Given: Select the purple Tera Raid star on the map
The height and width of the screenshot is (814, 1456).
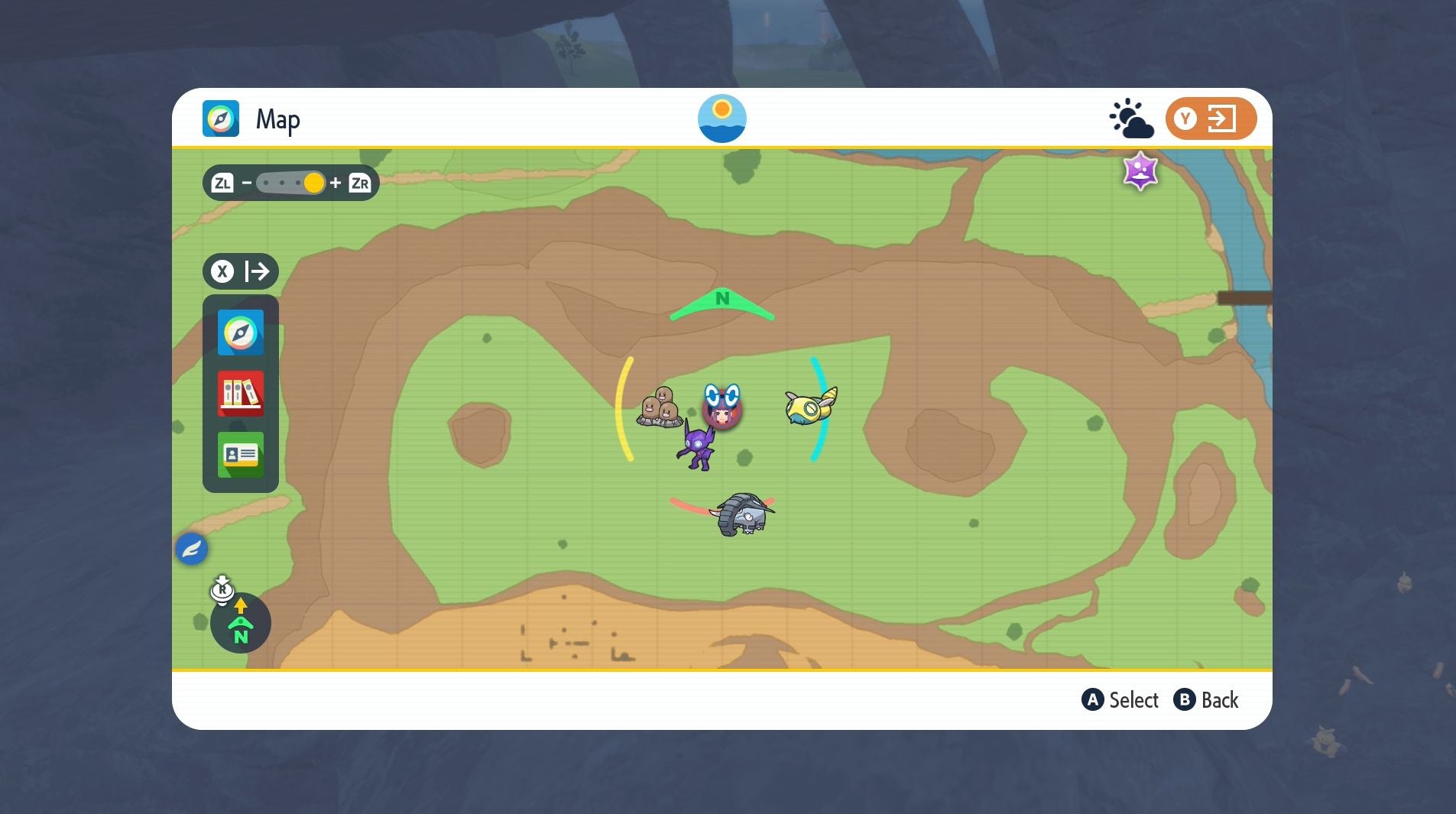Looking at the screenshot, I should [x=1139, y=171].
